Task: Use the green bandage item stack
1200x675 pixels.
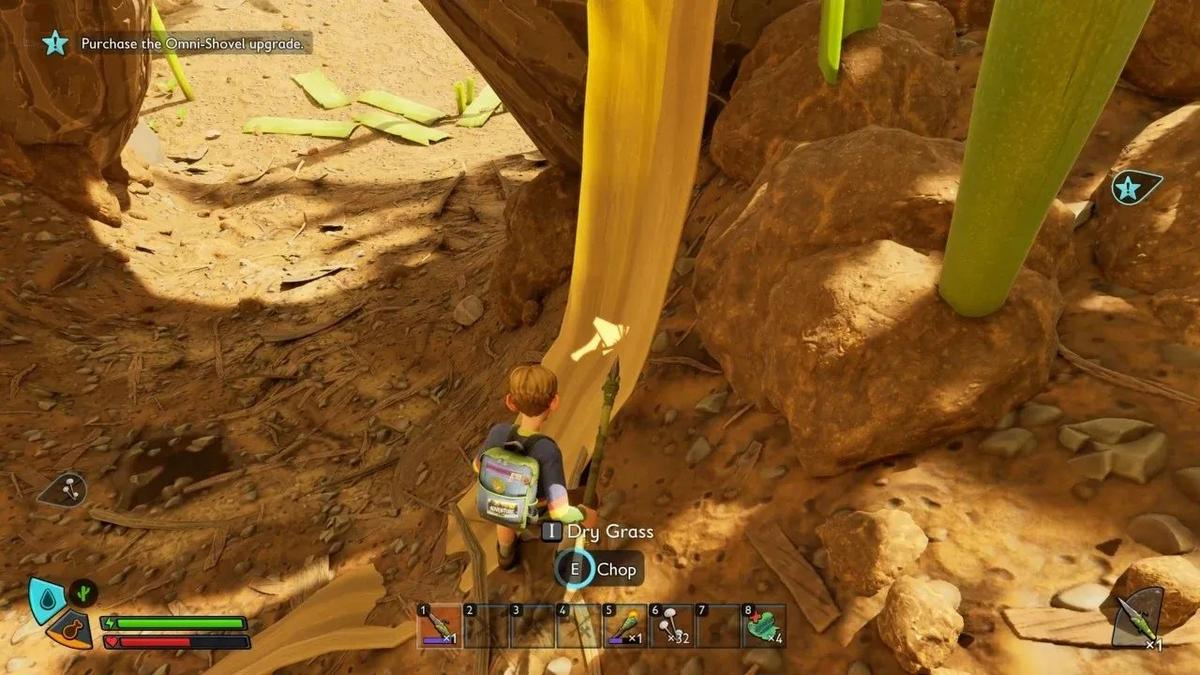Action: 763,626
